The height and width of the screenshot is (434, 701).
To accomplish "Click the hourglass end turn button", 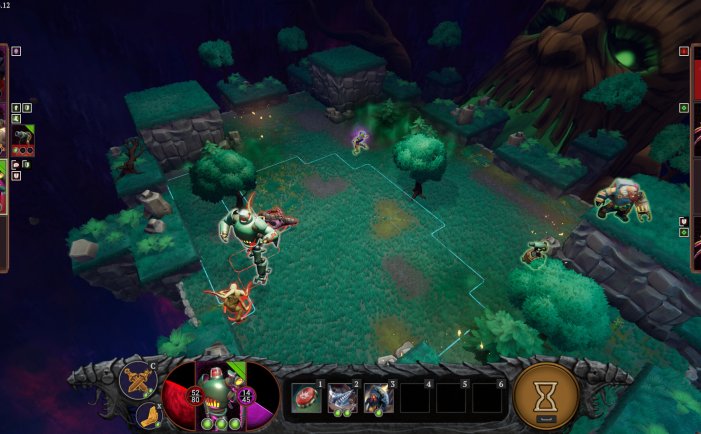I will point(546,396).
